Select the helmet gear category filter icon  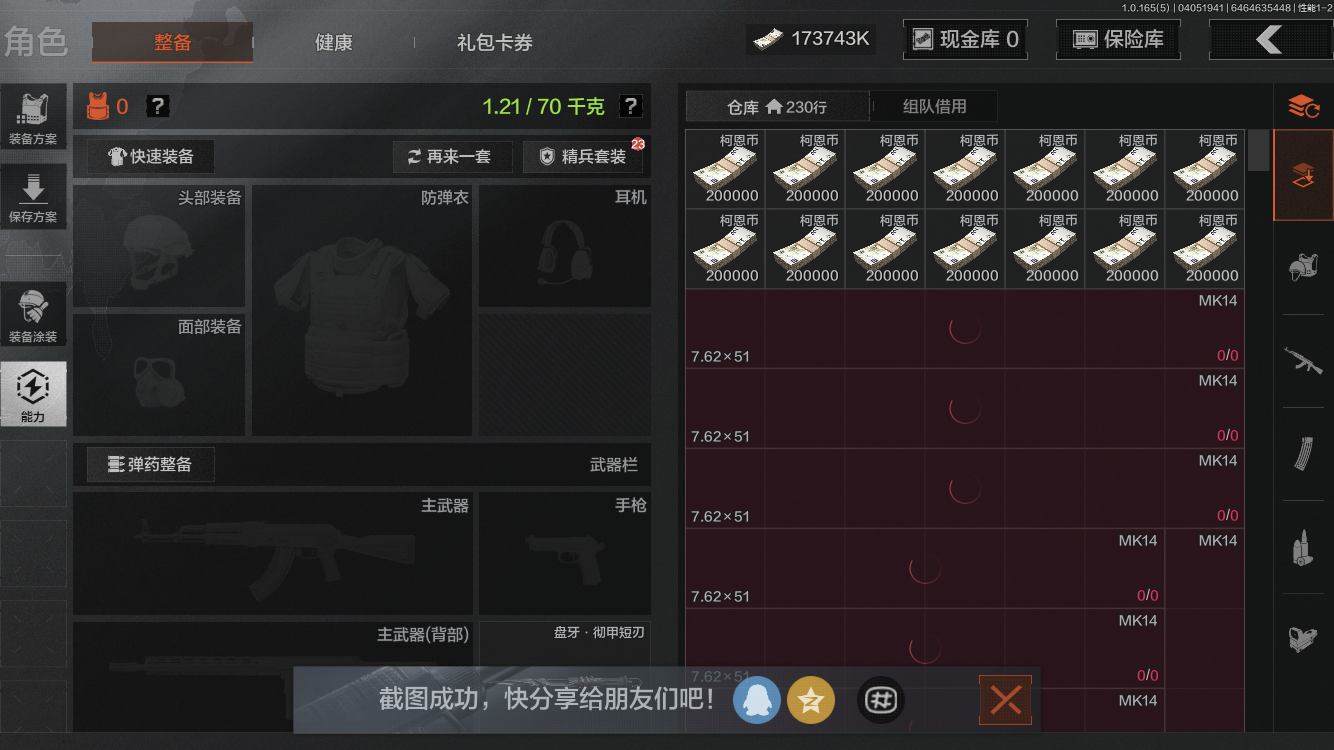coord(1303,268)
